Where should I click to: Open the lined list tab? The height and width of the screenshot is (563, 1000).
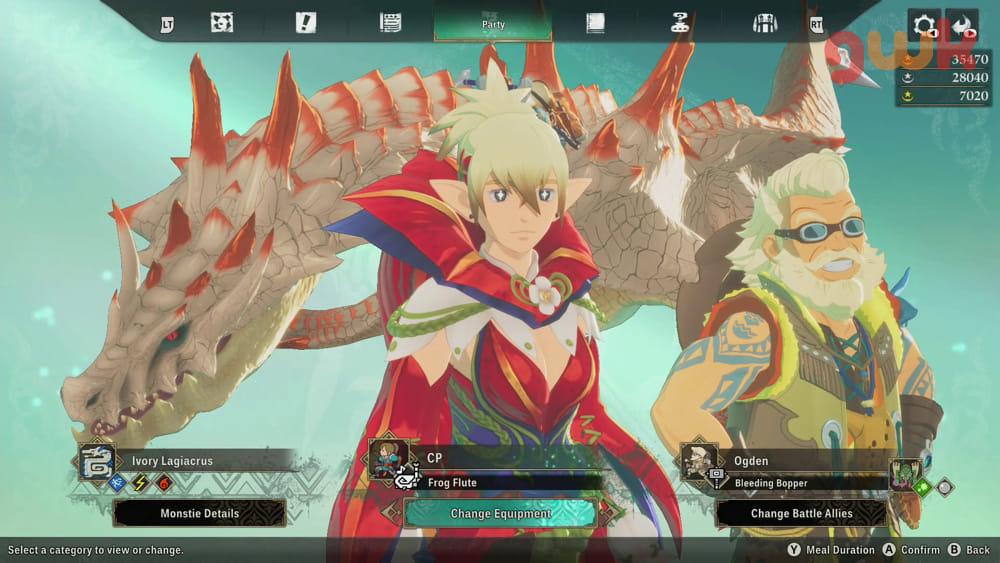(390, 23)
